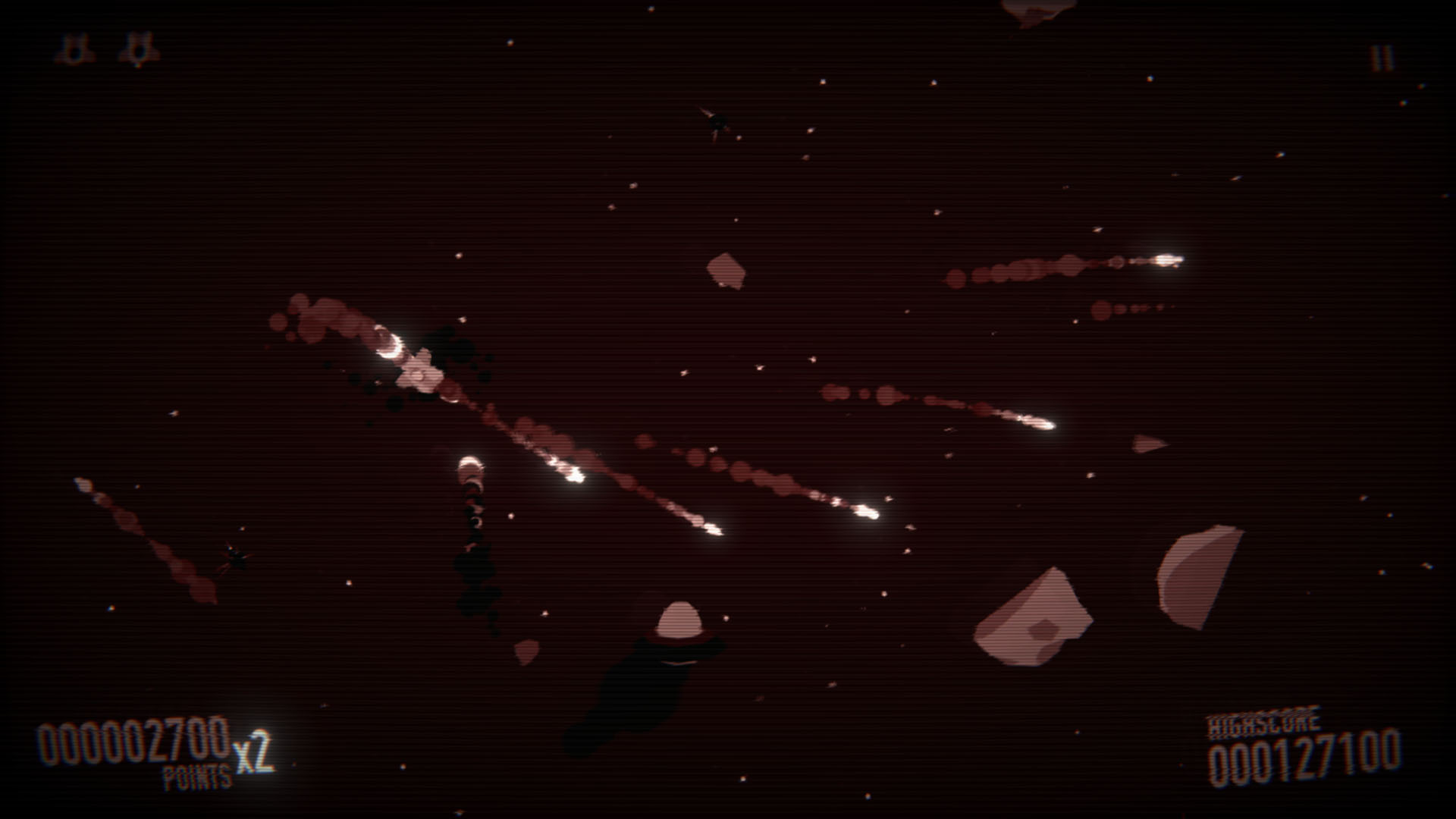This screenshot has width=1456, height=819.
Task: Click the small enemy near the top
Action: tap(715, 120)
